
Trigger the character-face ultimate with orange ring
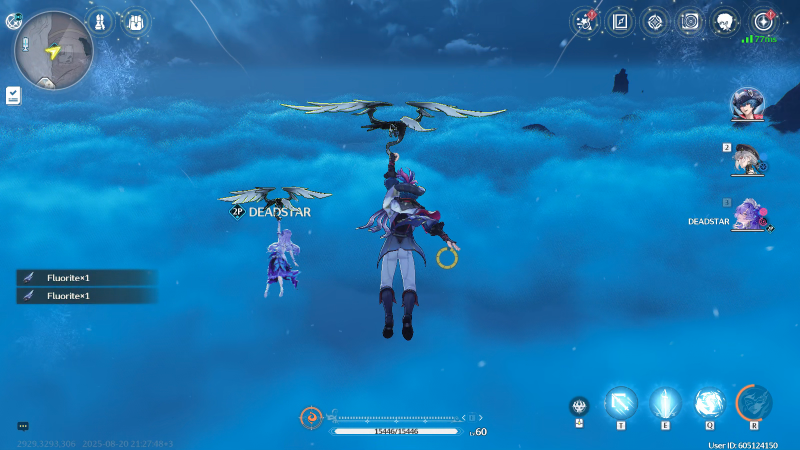pos(754,403)
